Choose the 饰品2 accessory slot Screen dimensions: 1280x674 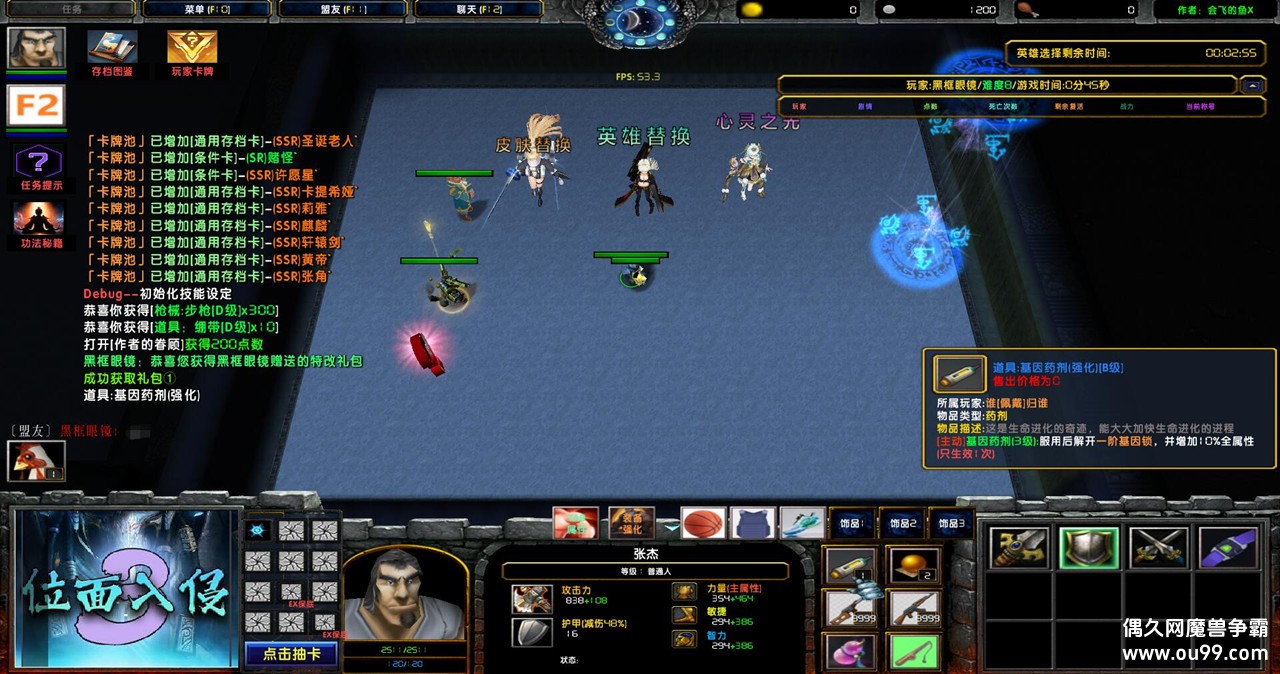click(x=902, y=522)
